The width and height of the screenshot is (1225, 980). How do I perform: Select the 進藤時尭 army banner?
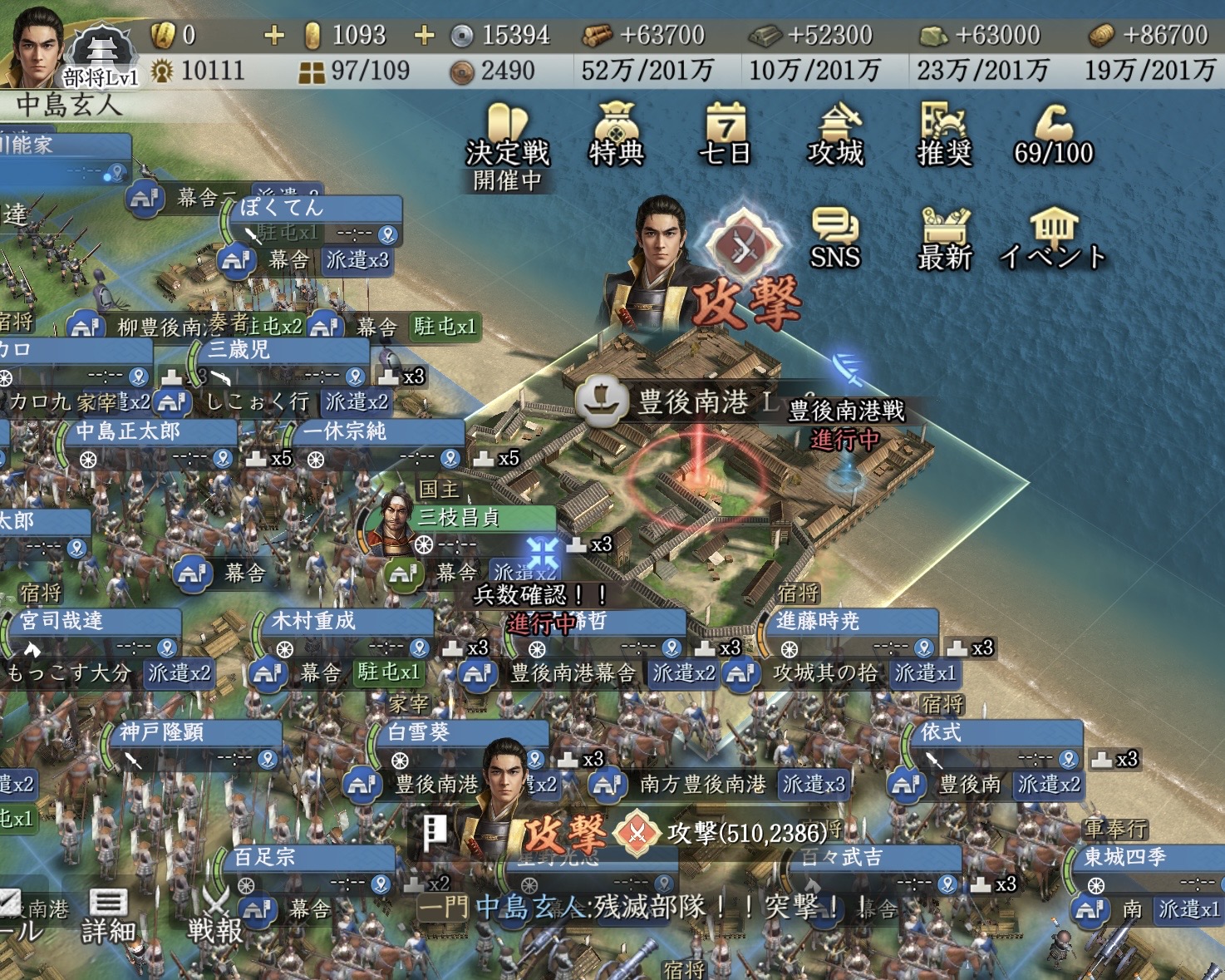point(849,622)
